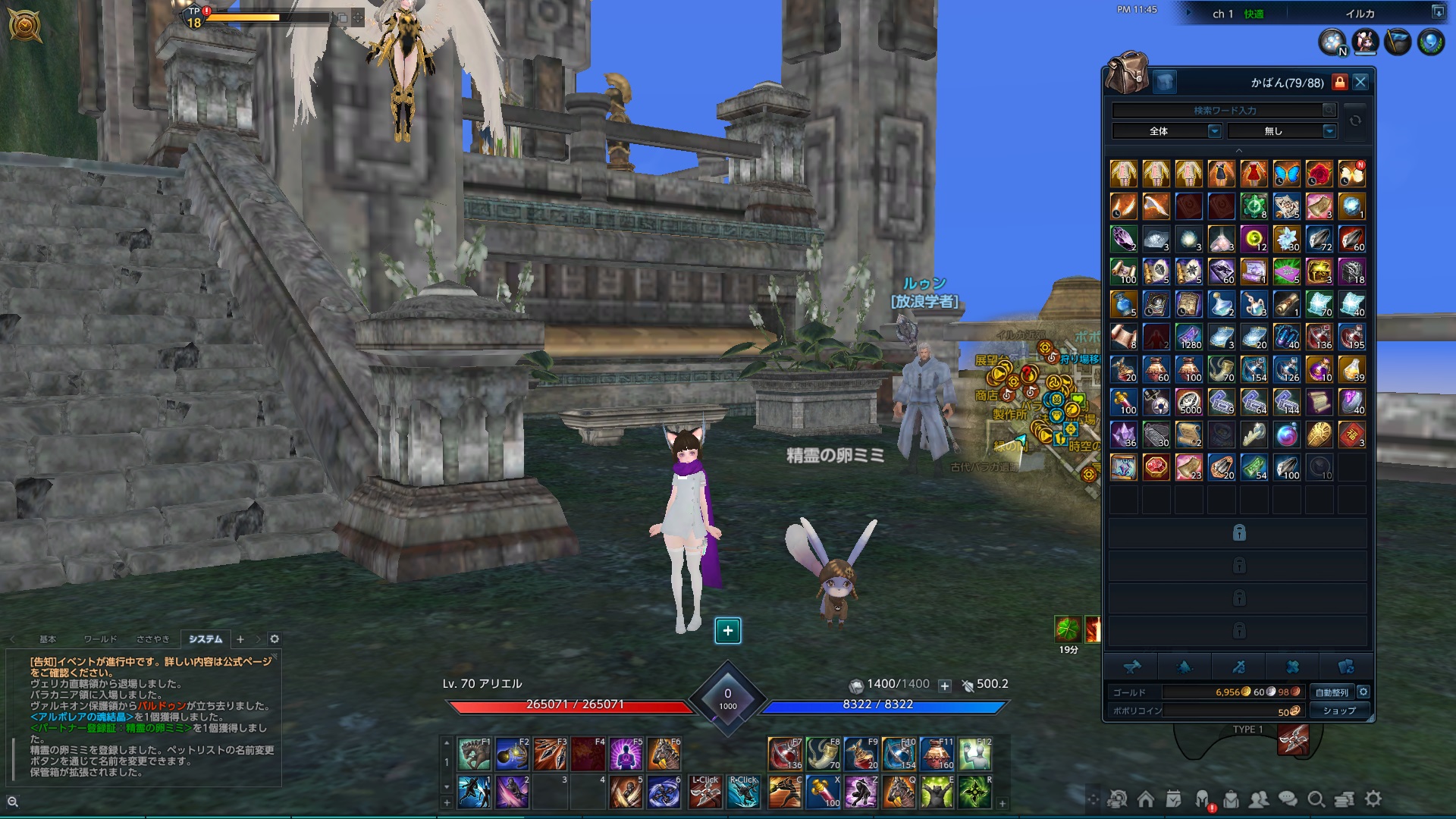Open the friends/social icon in the system bar
Screen dimensions: 1456x819
pyautogui.click(x=1260, y=798)
